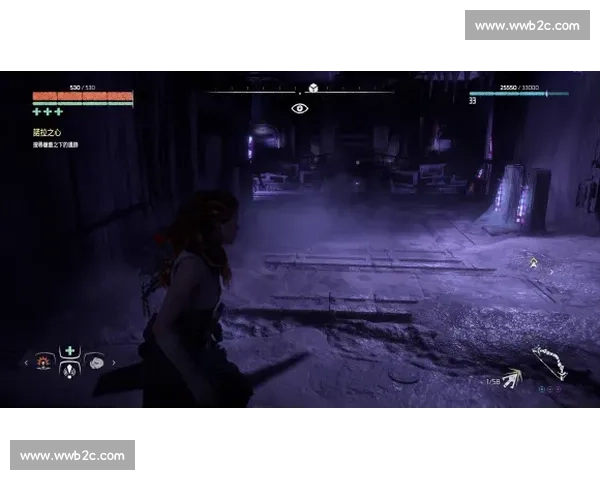Viewport: 600px width, 480px height.
Task: Activate the lure call tool slot
Action: click(69, 371)
